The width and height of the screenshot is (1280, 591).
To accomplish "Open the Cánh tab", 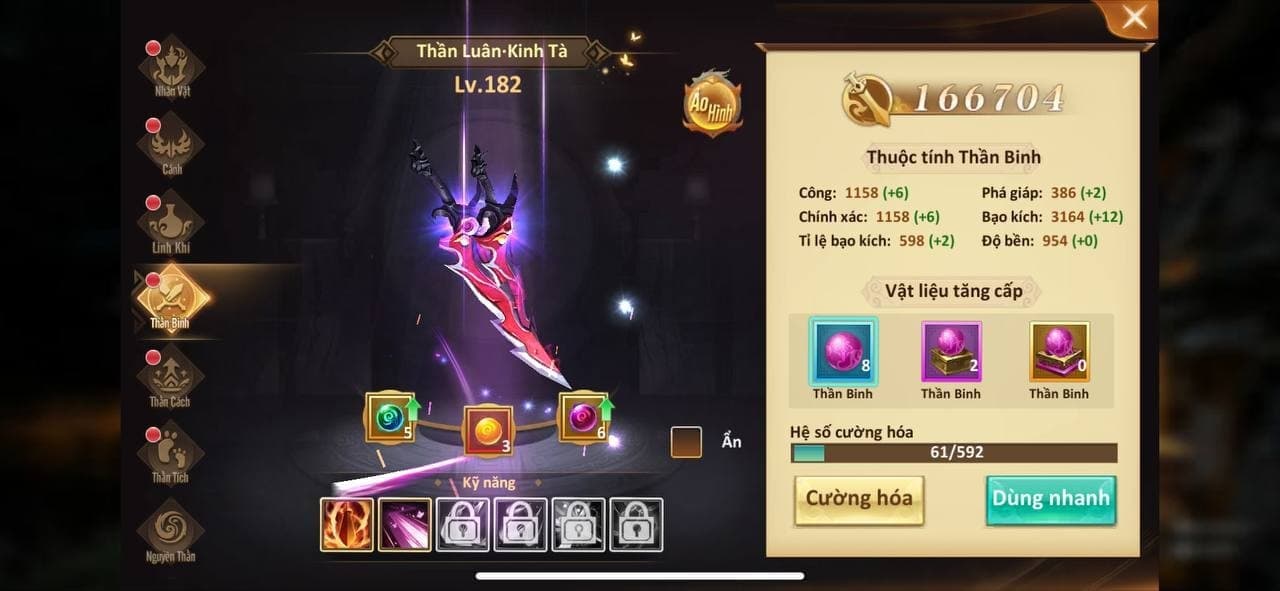I will pyautogui.click(x=171, y=145).
